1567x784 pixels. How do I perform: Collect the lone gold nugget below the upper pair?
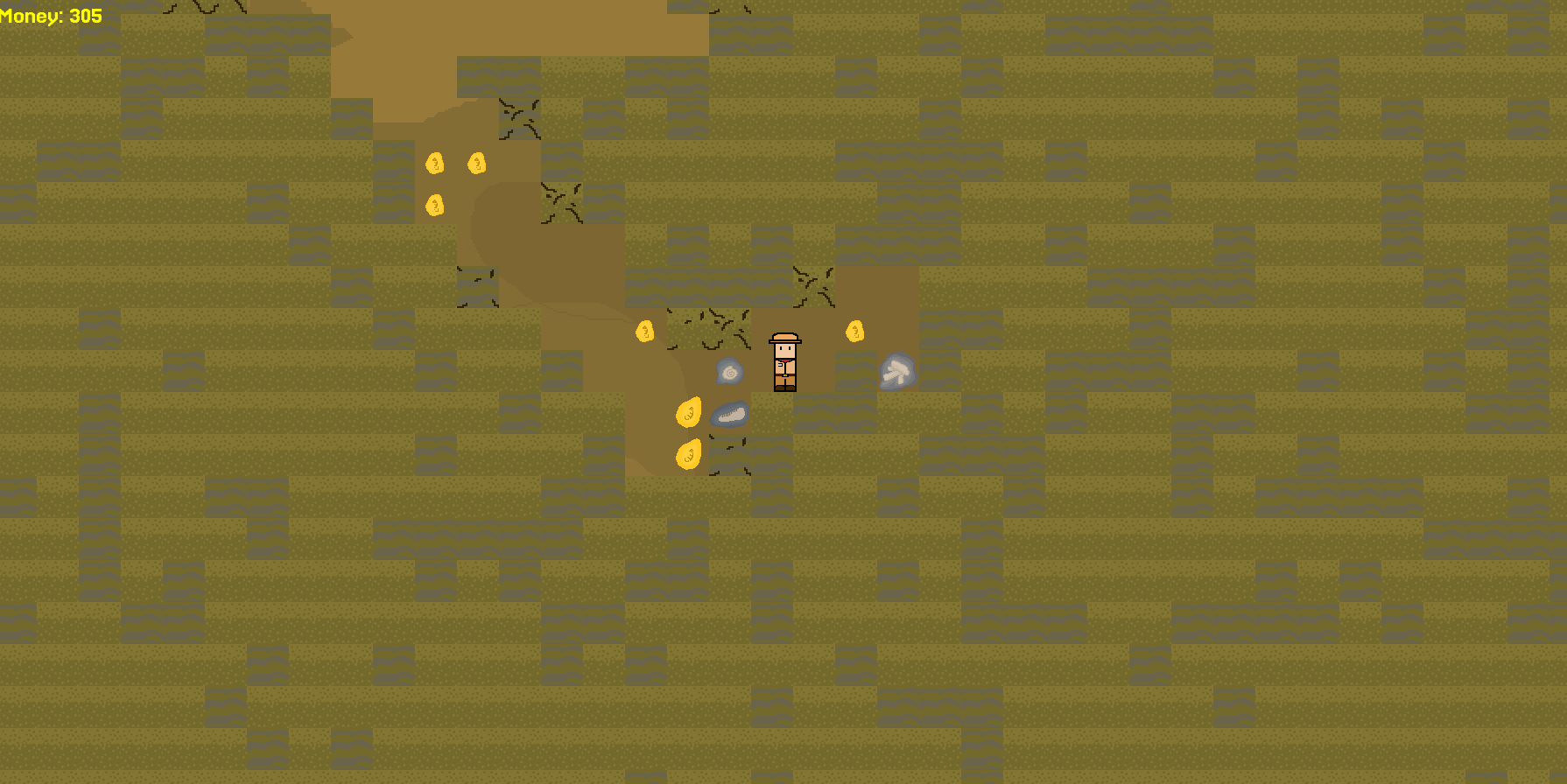coord(433,205)
